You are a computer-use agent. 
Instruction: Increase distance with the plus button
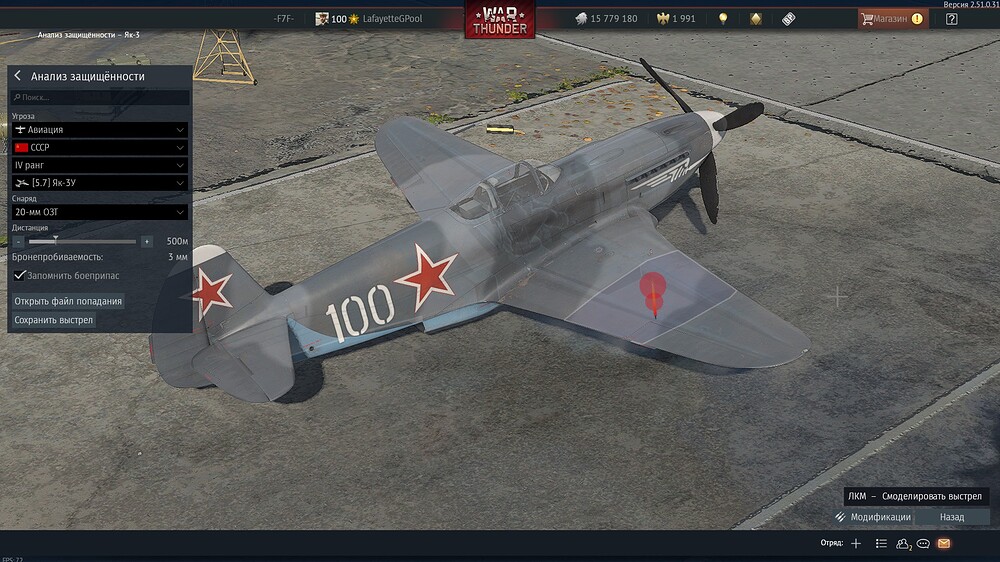pos(147,242)
